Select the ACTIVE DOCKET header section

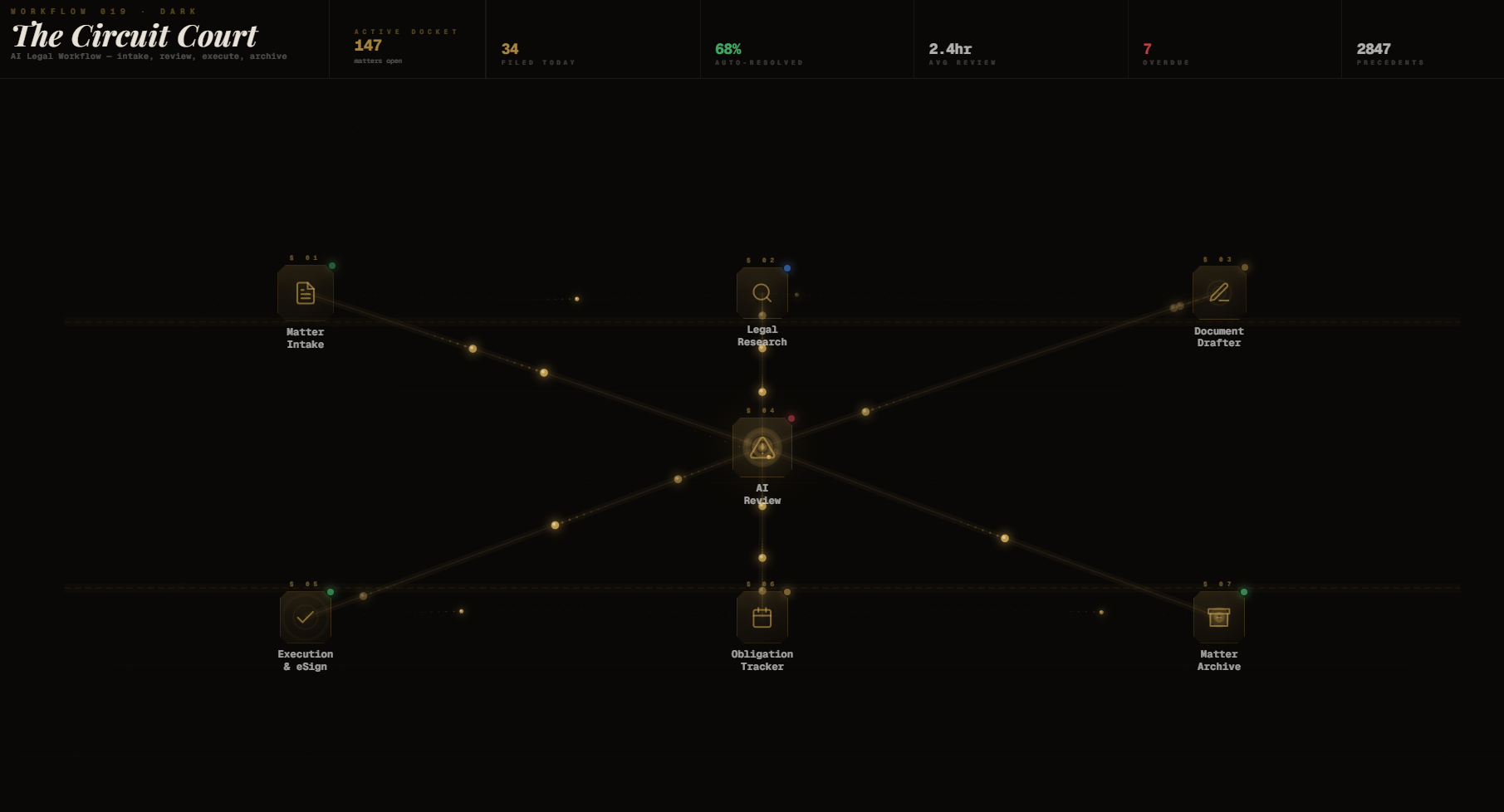[x=405, y=46]
